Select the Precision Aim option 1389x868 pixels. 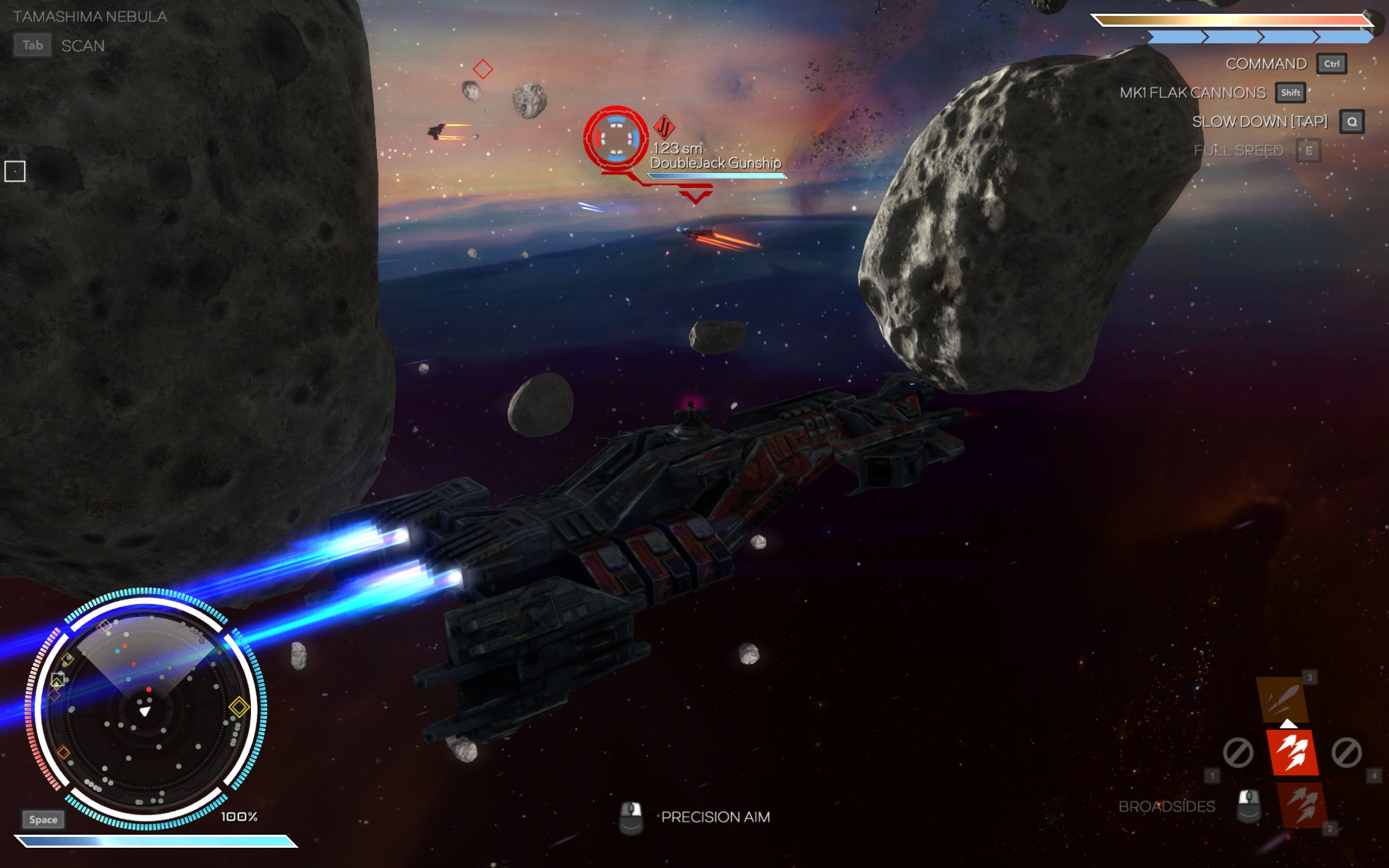(x=715, y=817)
